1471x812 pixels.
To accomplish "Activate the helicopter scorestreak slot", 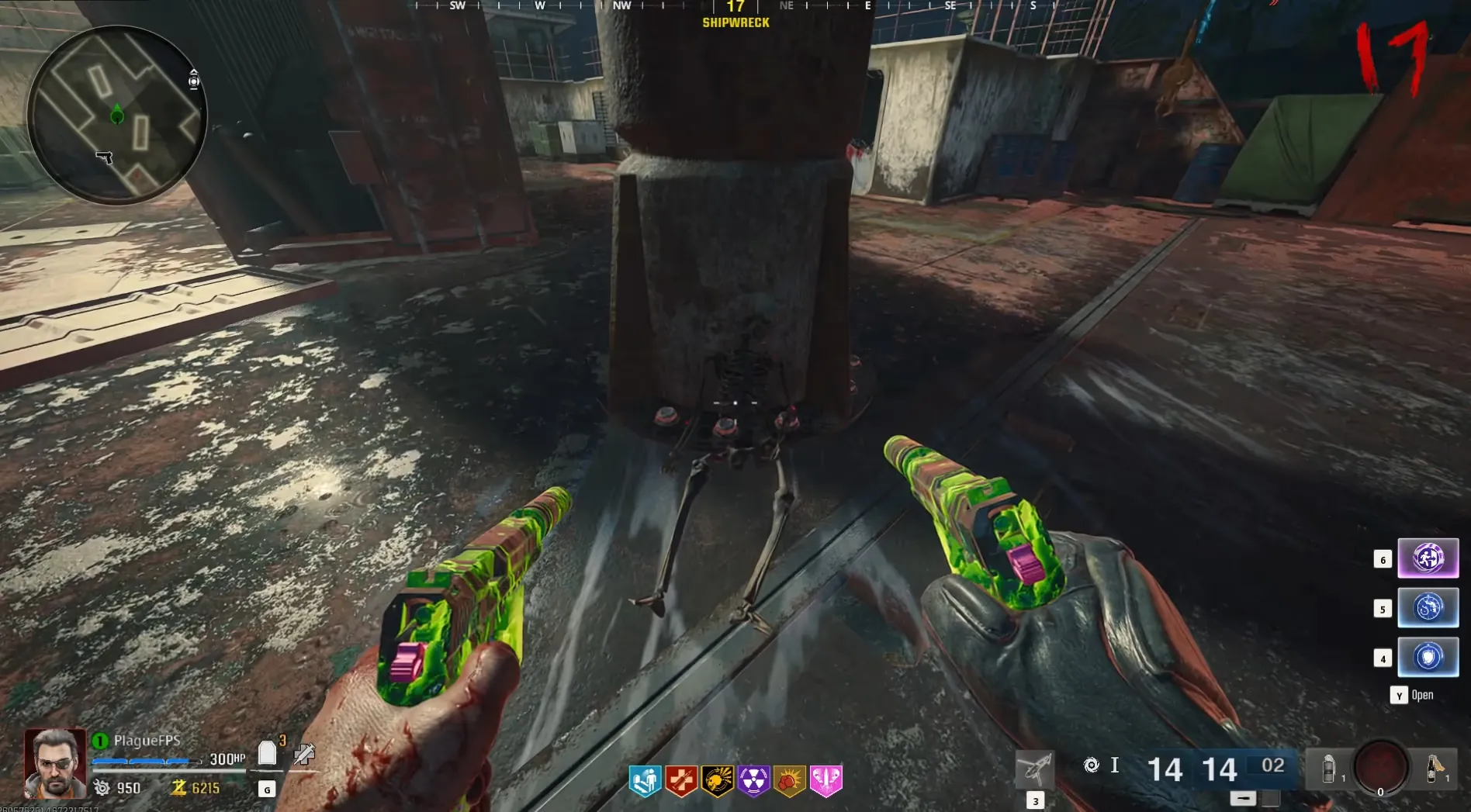I will coord(1035,769).
